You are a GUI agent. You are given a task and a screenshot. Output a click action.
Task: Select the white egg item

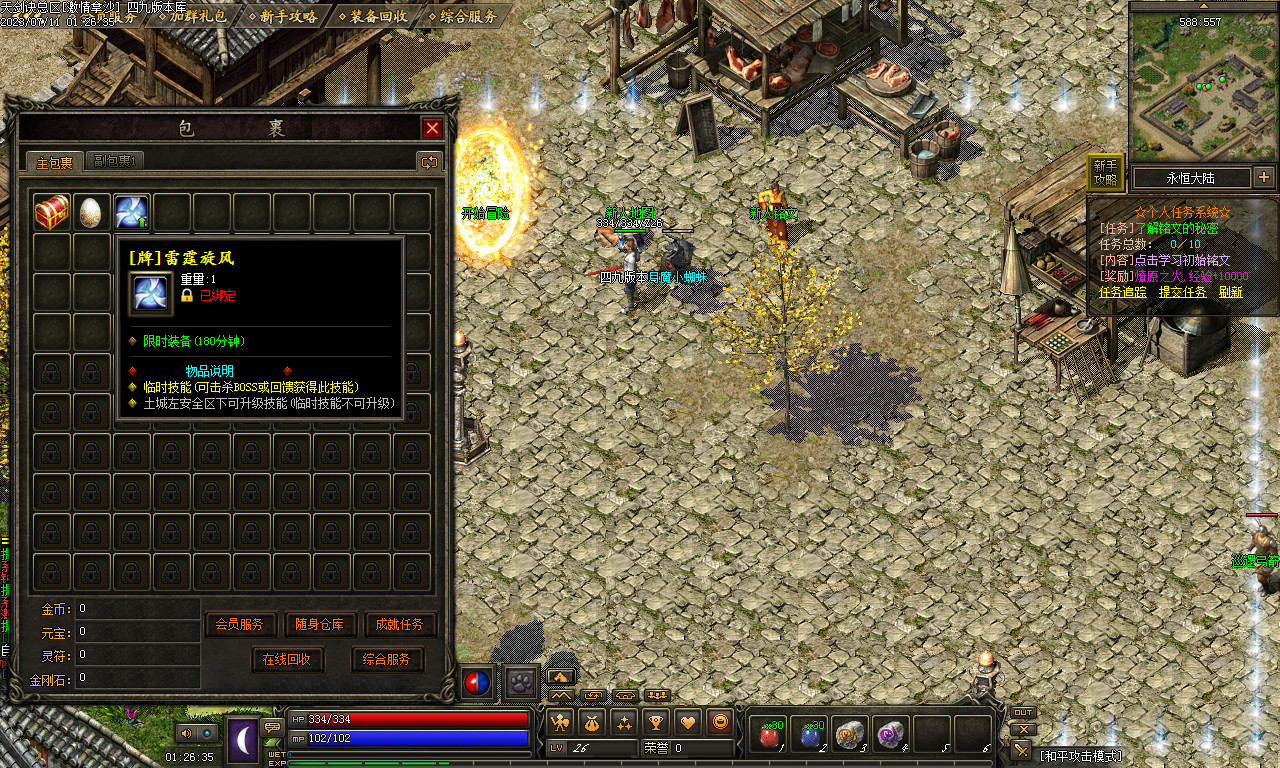pos(91,212)
